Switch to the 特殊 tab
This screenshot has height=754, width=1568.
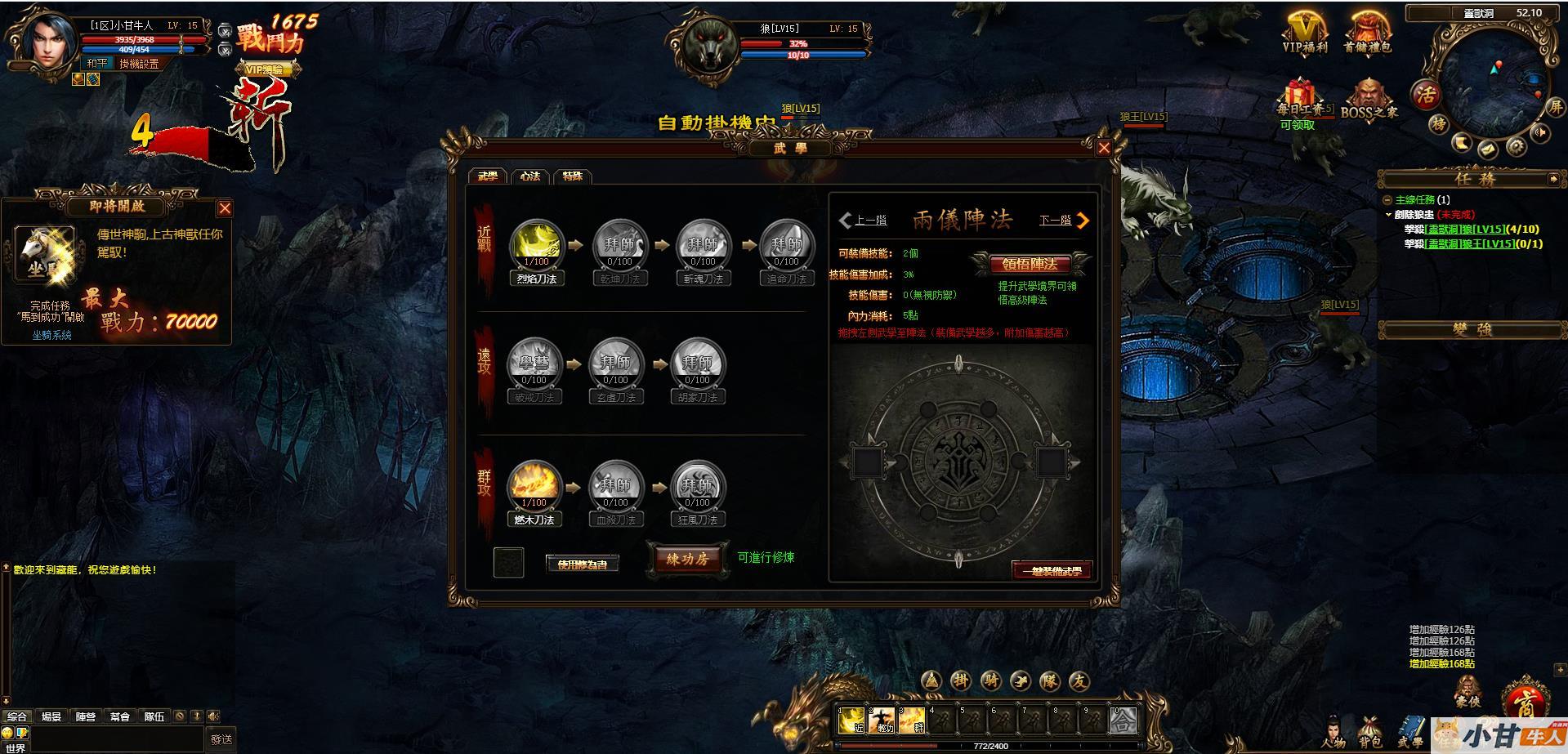(573, 176)
